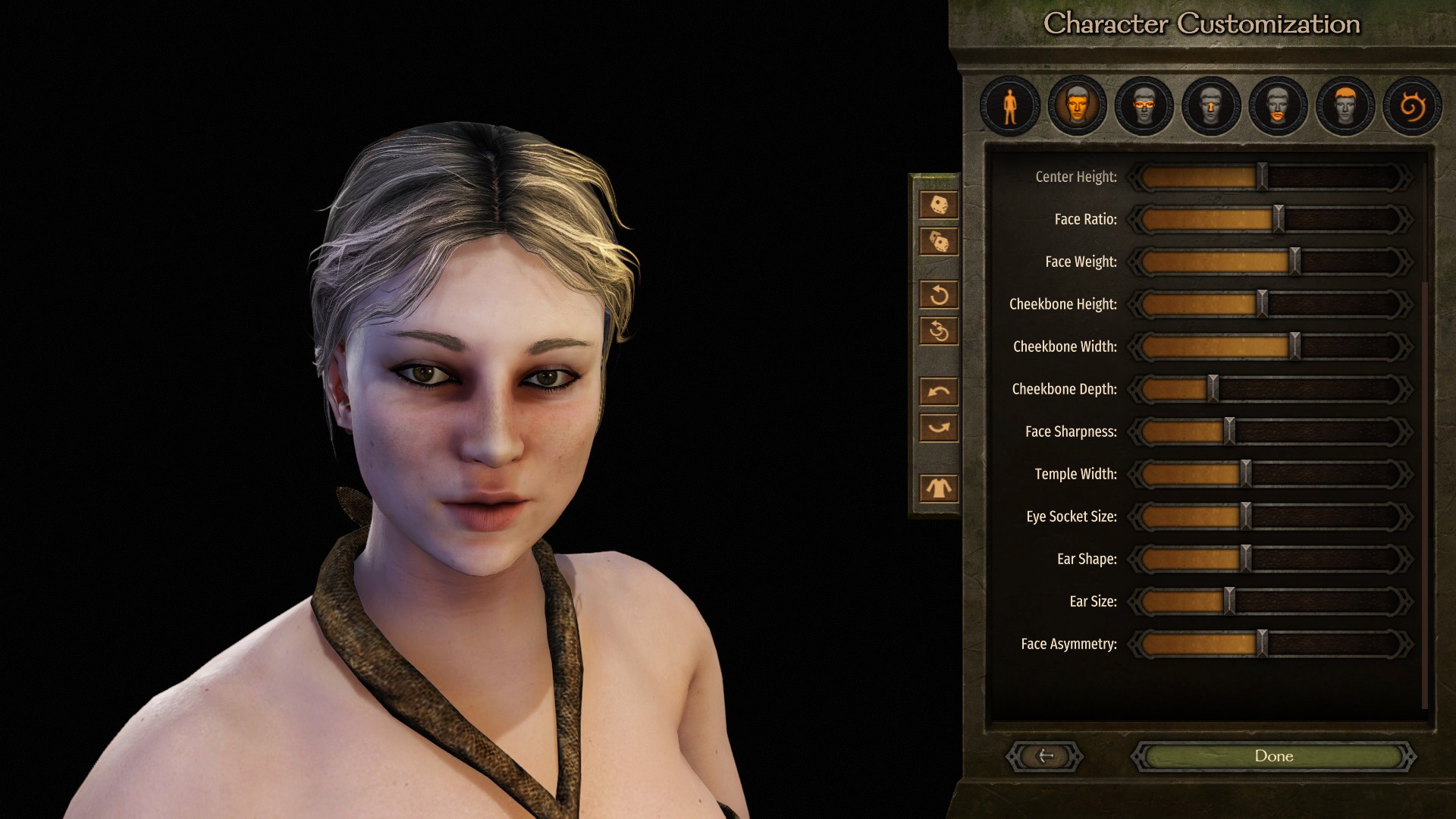The width and height of the screenshot is (1456, 819).
Task: Go back with the left arrow button
Action: 1045,756
